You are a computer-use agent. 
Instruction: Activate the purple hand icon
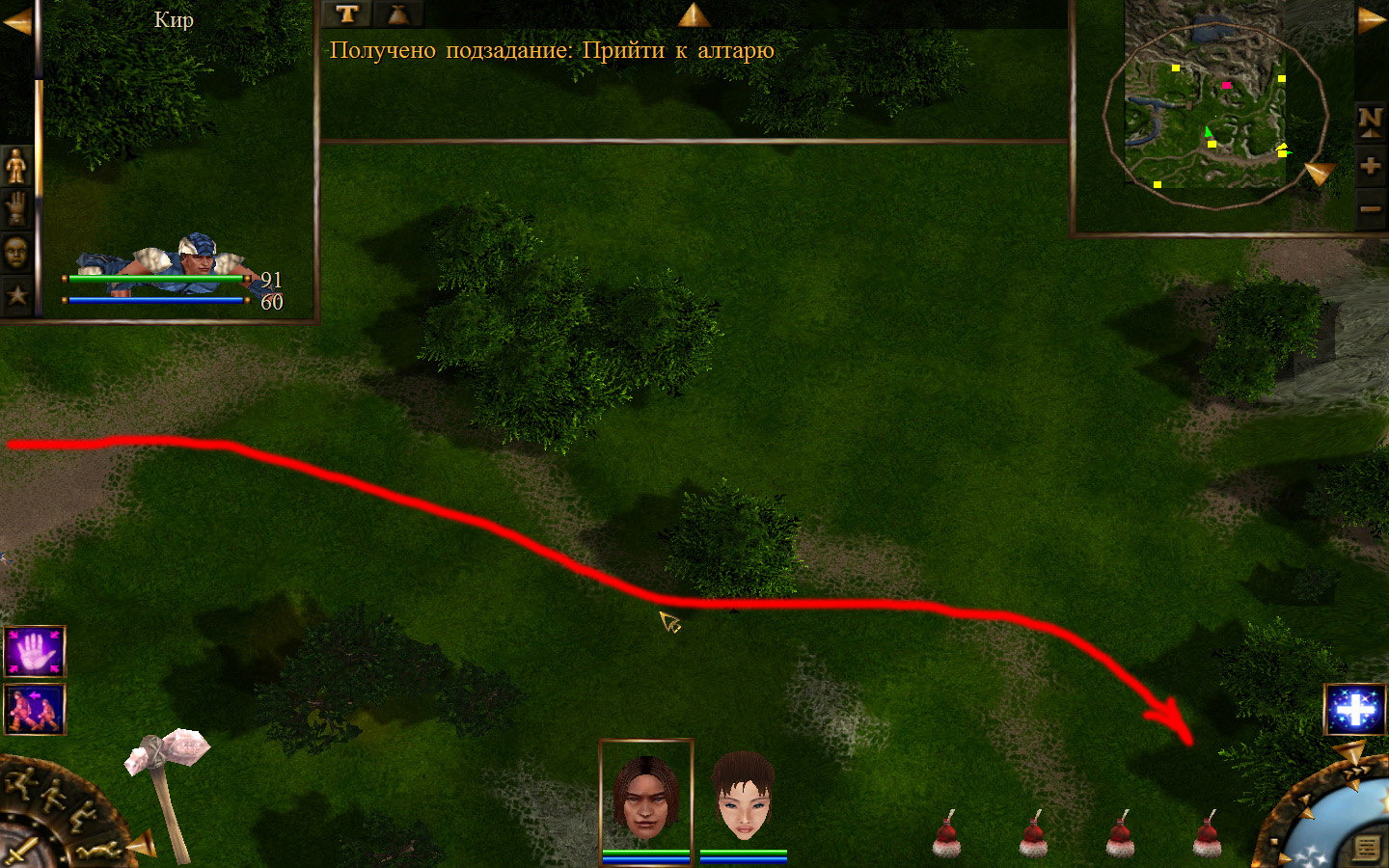point(35,653)
